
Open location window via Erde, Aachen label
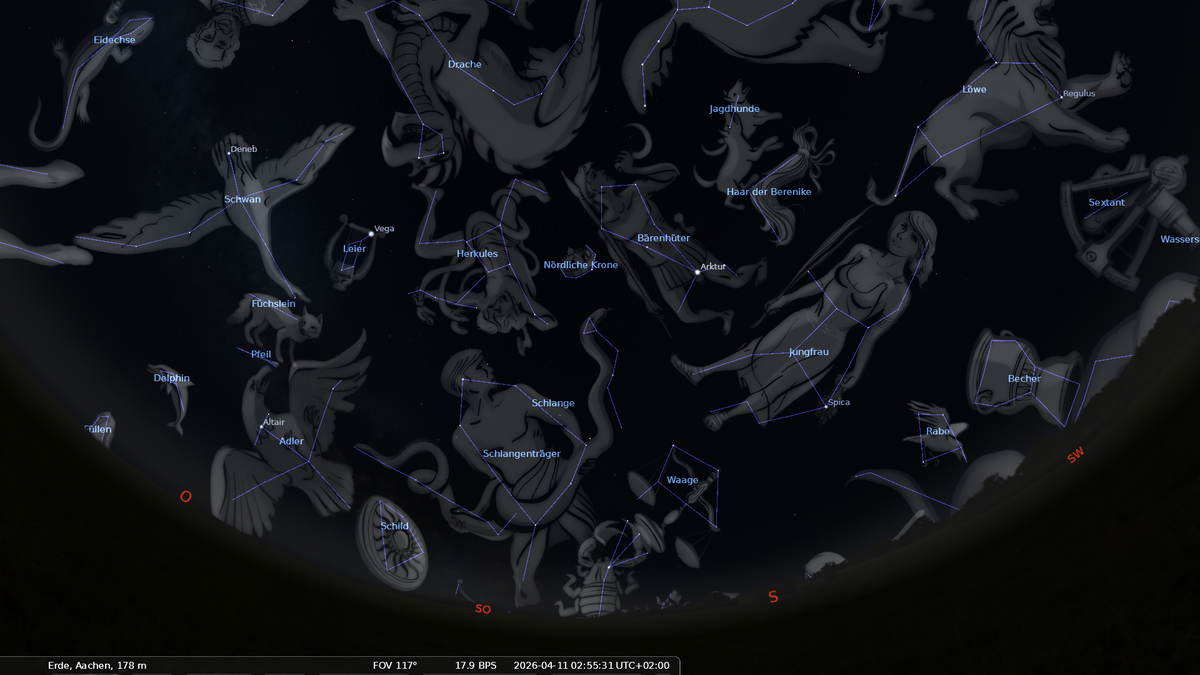(97, 665)
